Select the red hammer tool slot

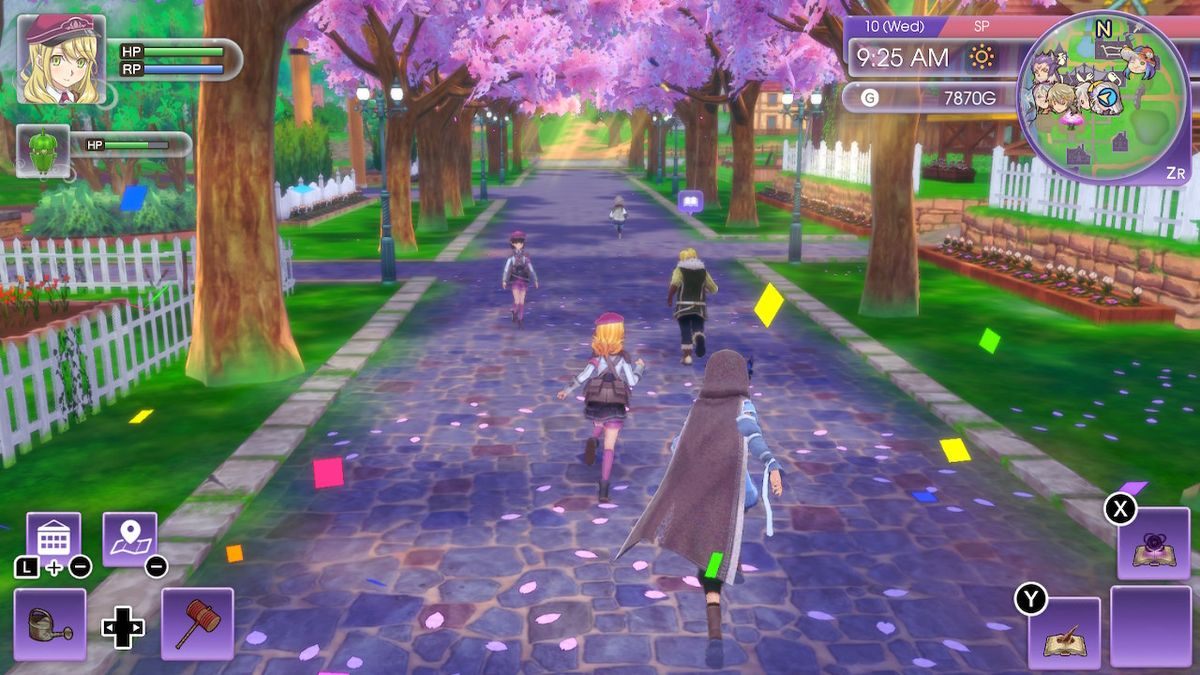pos(197,624)
